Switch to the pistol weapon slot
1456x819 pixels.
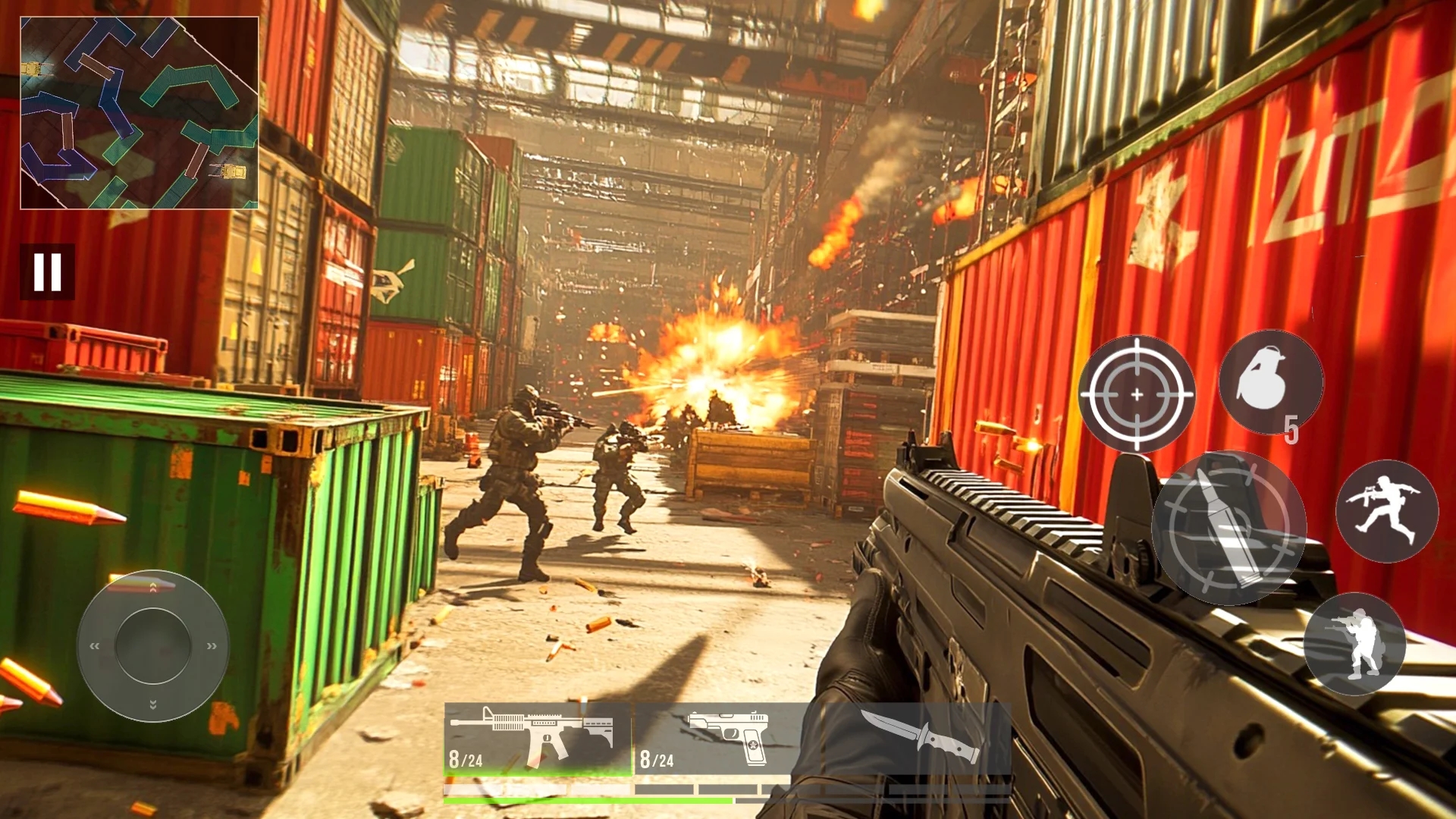(x=720, y=739)
